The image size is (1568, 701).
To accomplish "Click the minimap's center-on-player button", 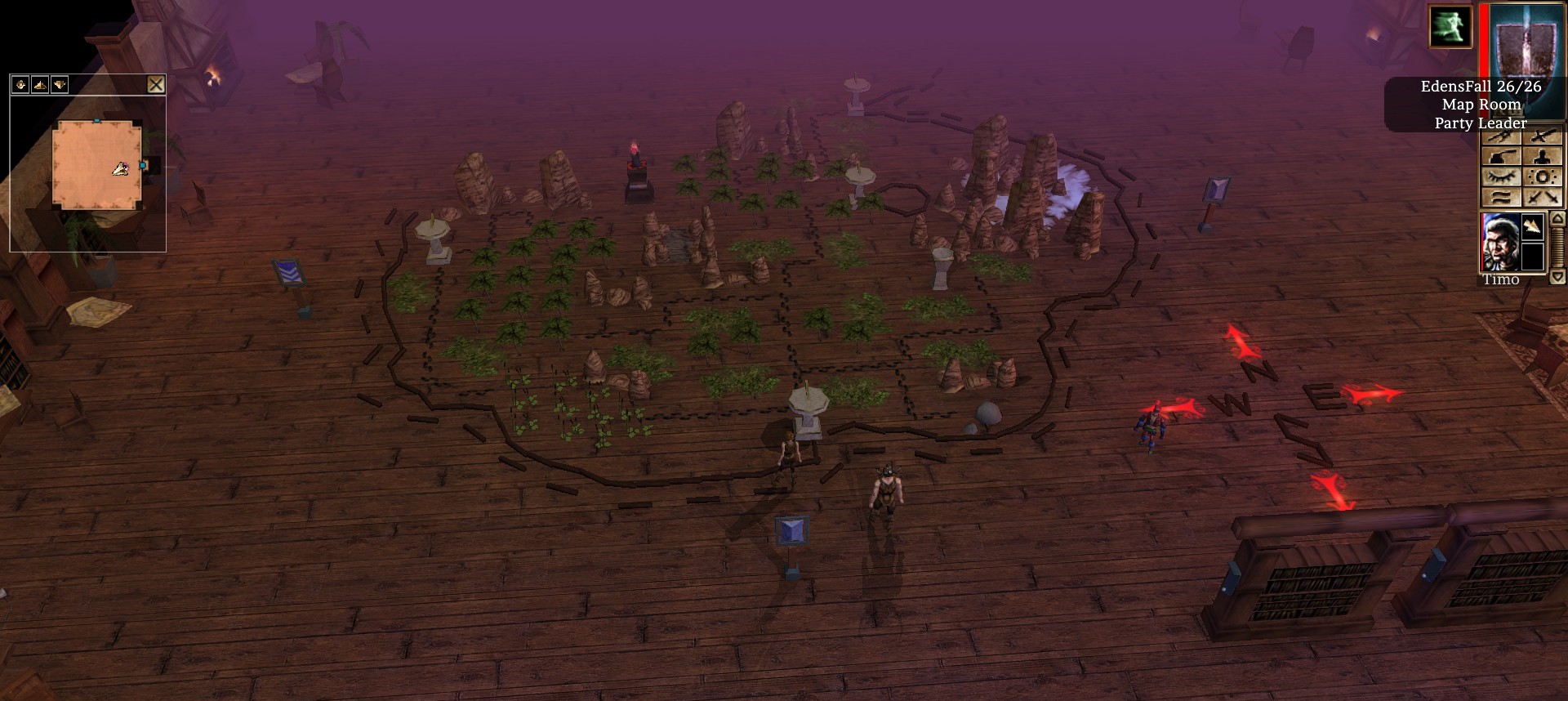I will click(x=20, y=84).
